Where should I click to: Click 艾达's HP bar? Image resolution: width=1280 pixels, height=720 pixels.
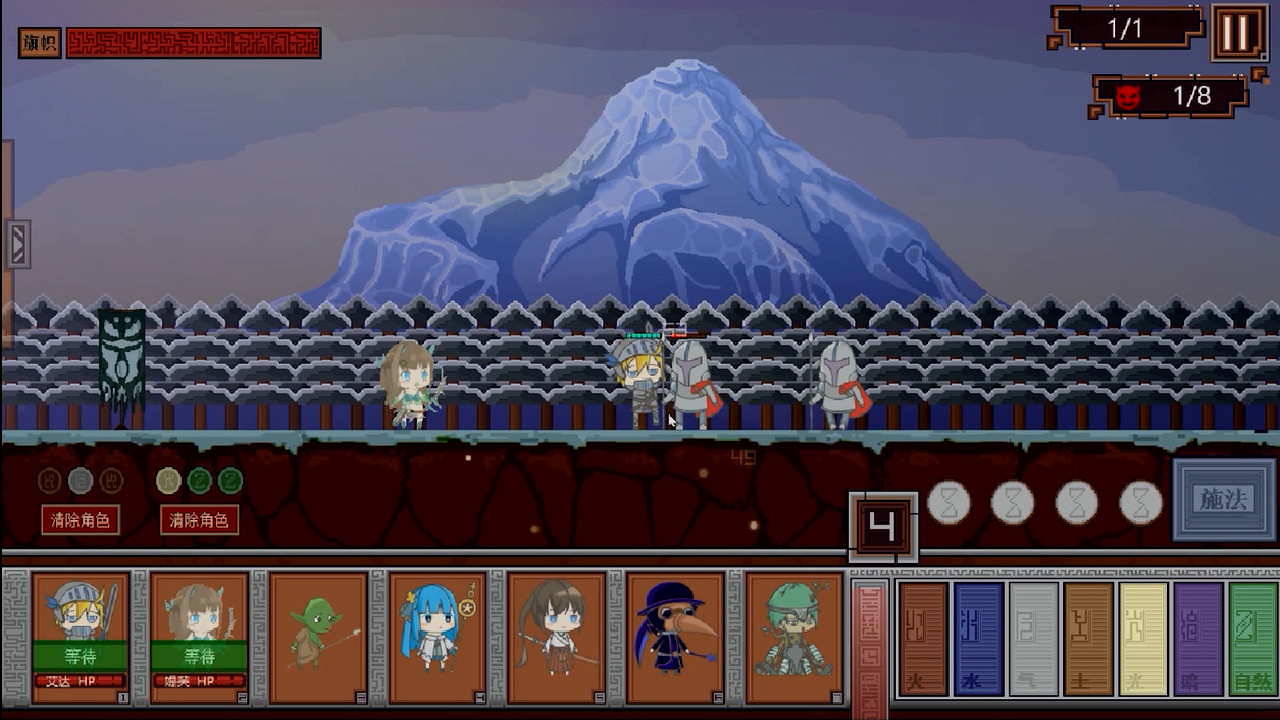pyautogui.click(x=80, y=680)
